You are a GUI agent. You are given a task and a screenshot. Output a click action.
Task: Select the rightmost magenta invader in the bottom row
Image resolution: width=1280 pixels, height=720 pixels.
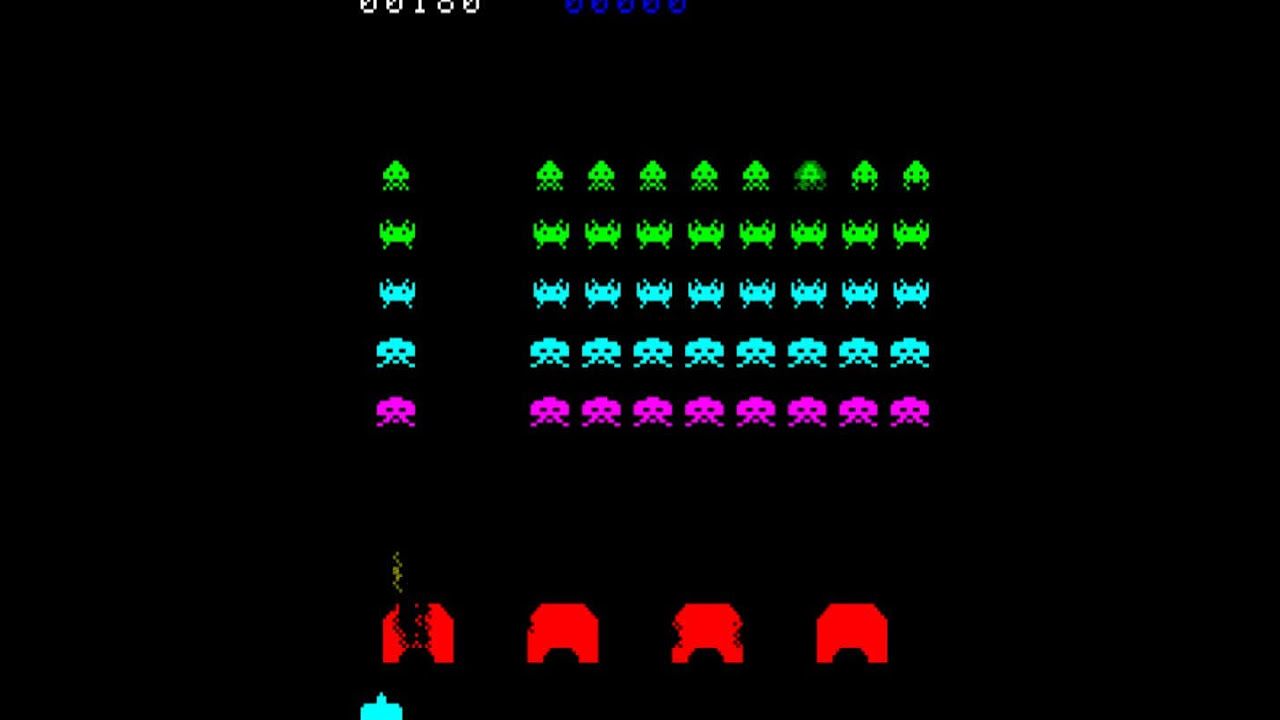tap(912, 411)
